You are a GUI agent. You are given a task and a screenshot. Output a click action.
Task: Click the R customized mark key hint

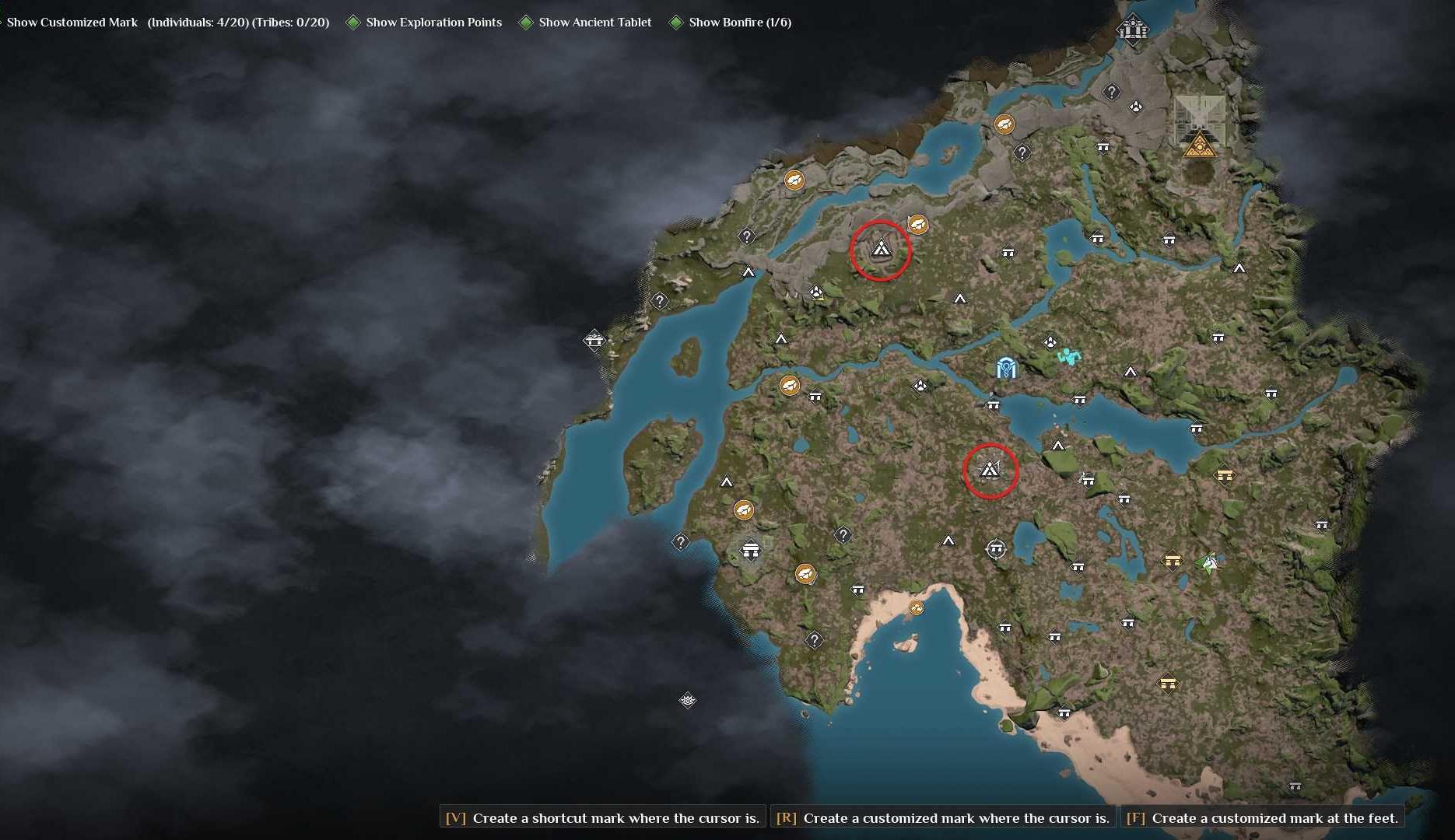[x=786, y=817]
